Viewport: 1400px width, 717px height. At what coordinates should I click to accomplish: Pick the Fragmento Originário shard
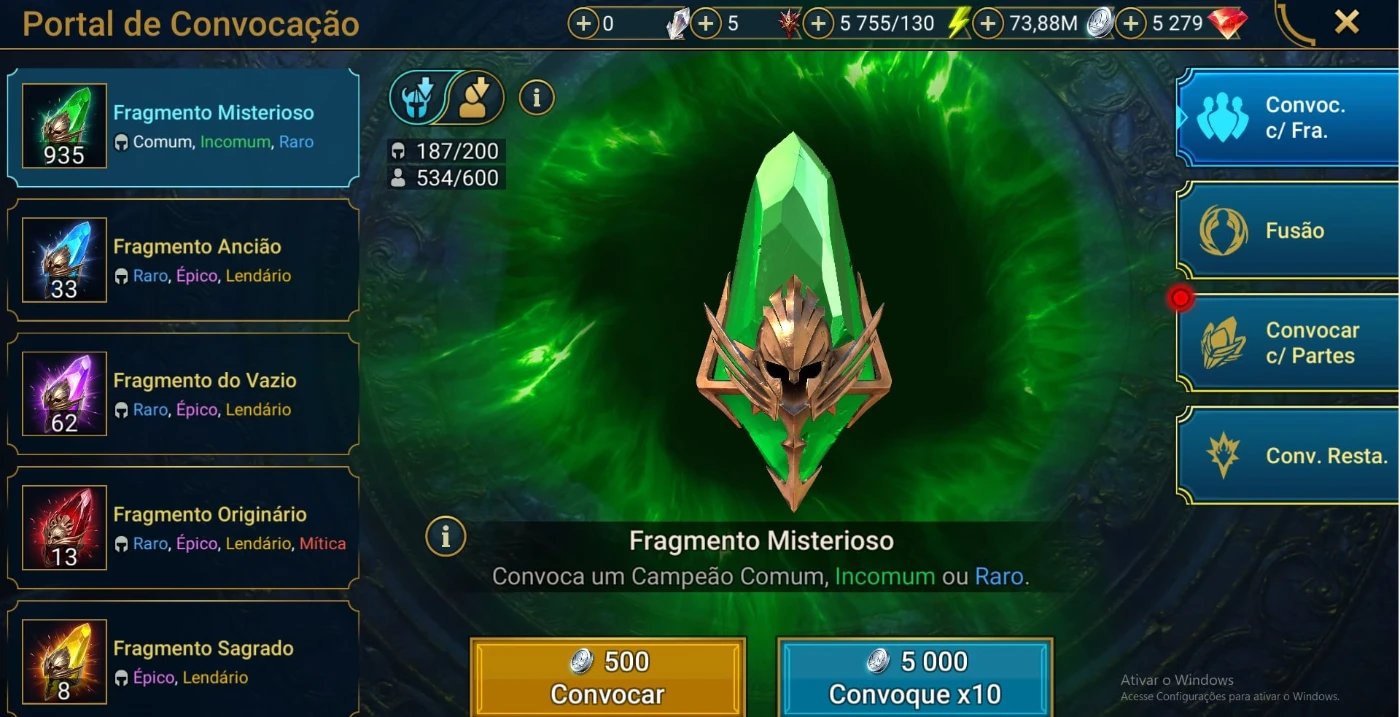click(183, 528)
